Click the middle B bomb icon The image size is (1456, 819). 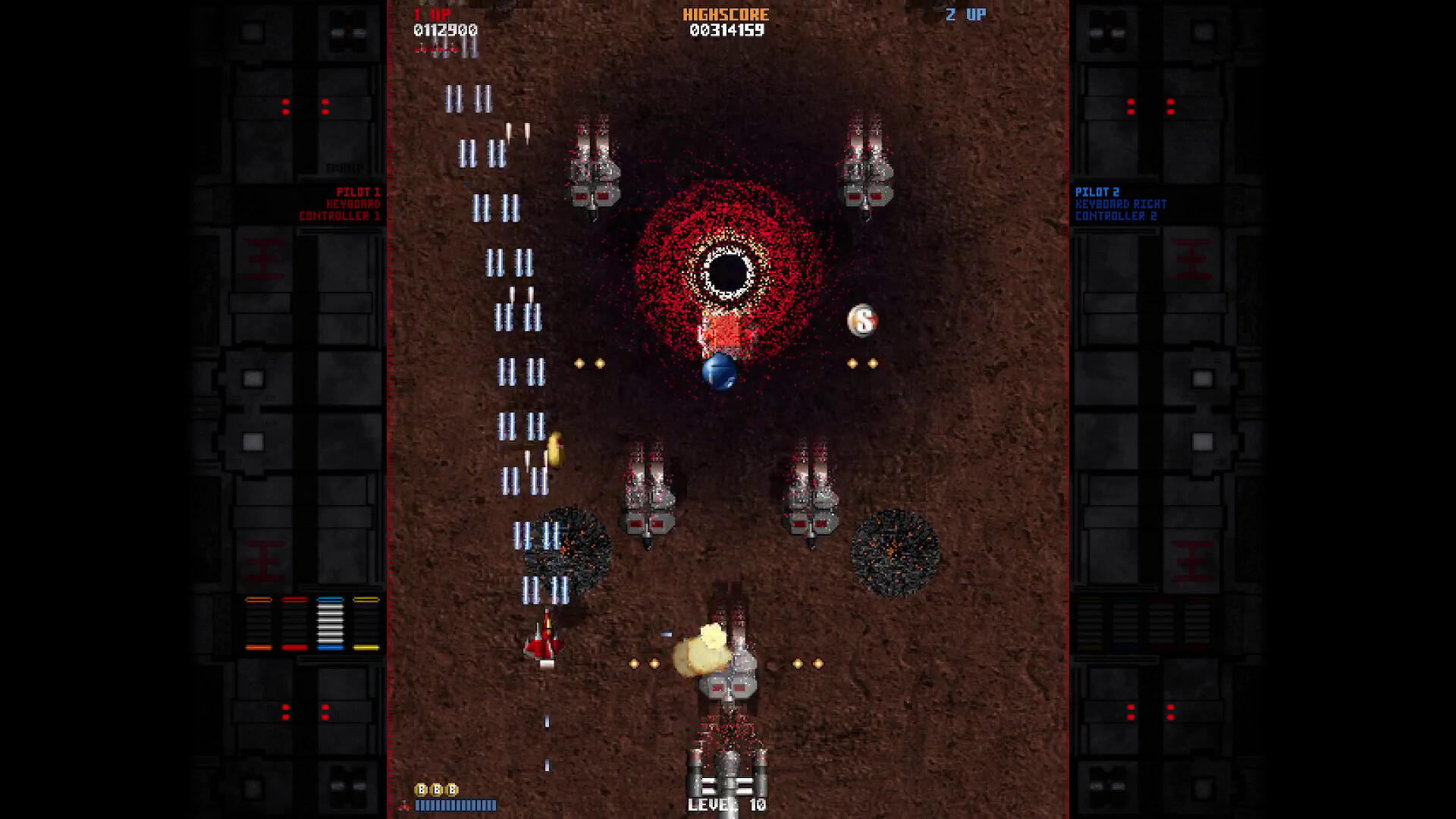point(438,789)
